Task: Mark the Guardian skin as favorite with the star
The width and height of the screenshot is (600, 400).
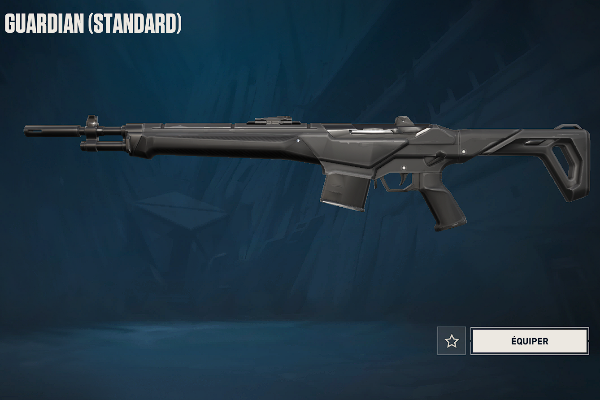Action: pos(452,341)
